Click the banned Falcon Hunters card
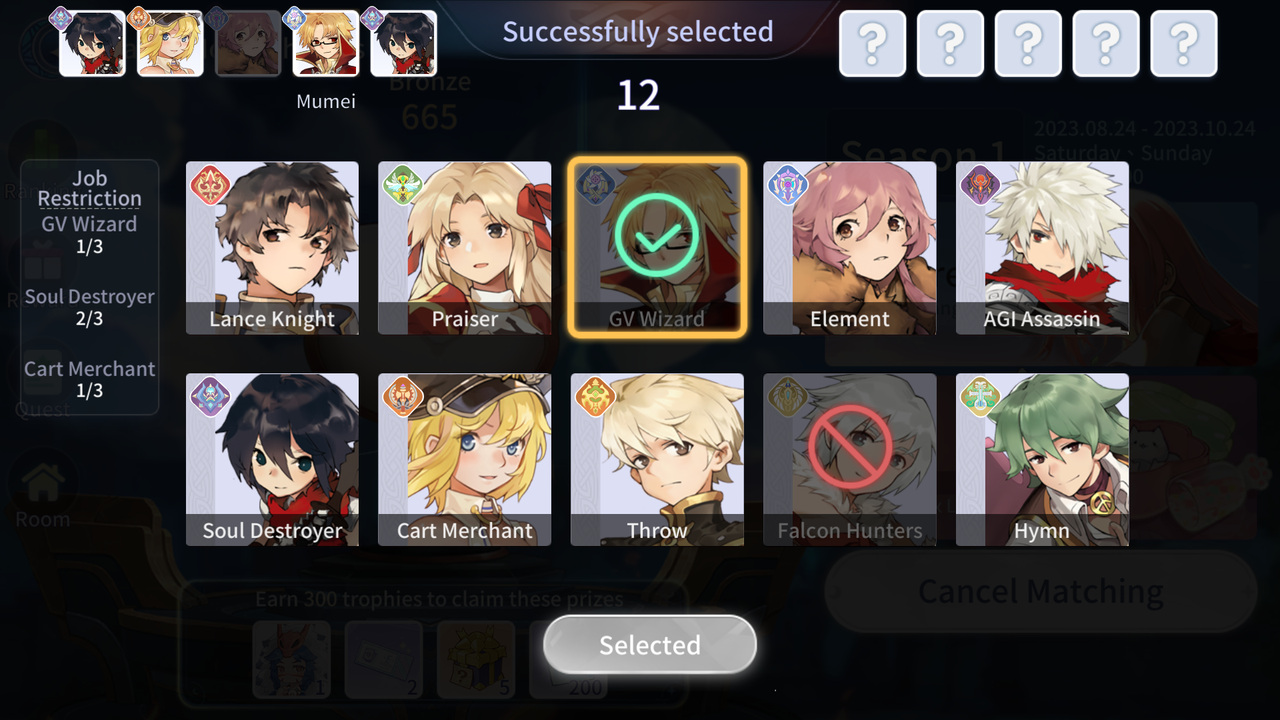The image size is (1280, 720). pyautogui.click(x=850, y=460)
